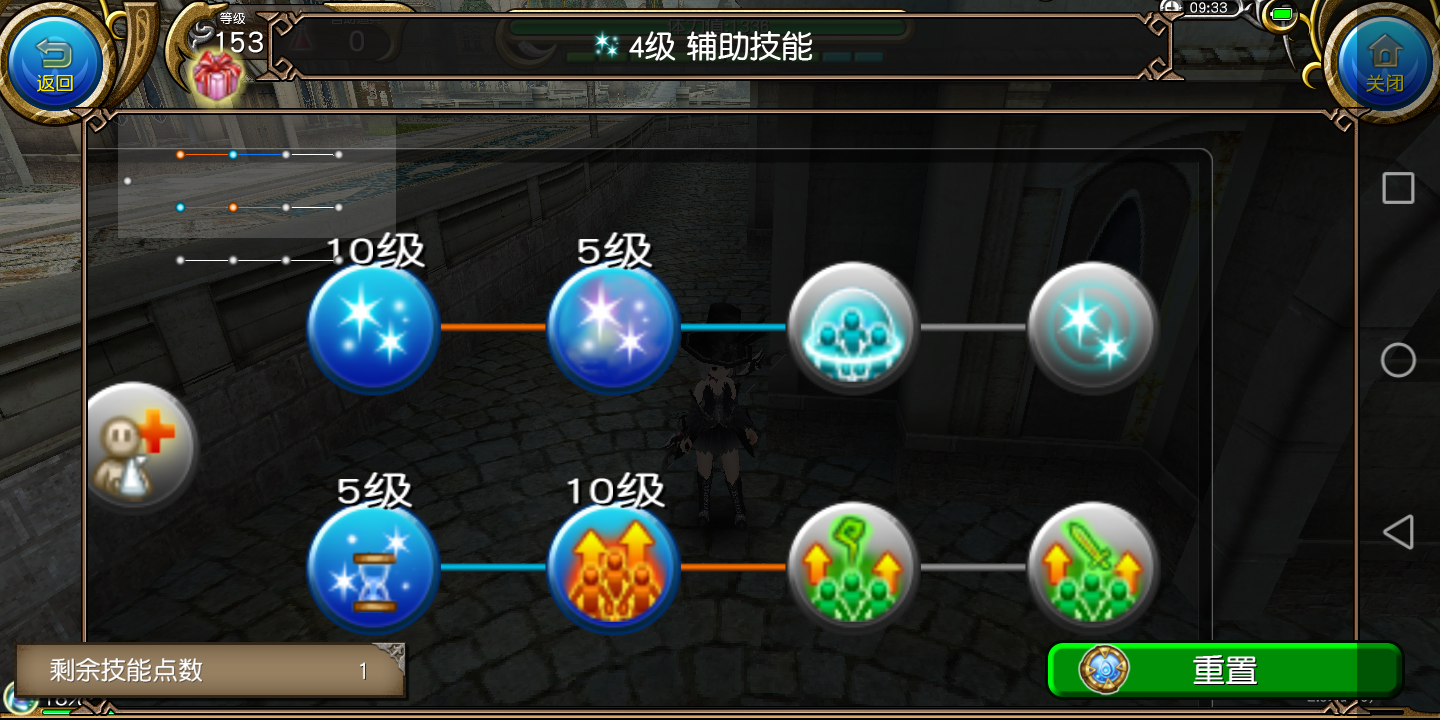The image size is (1440, 720).
Task: Select the group sword attack buff skill
Action: [1093, 567]
